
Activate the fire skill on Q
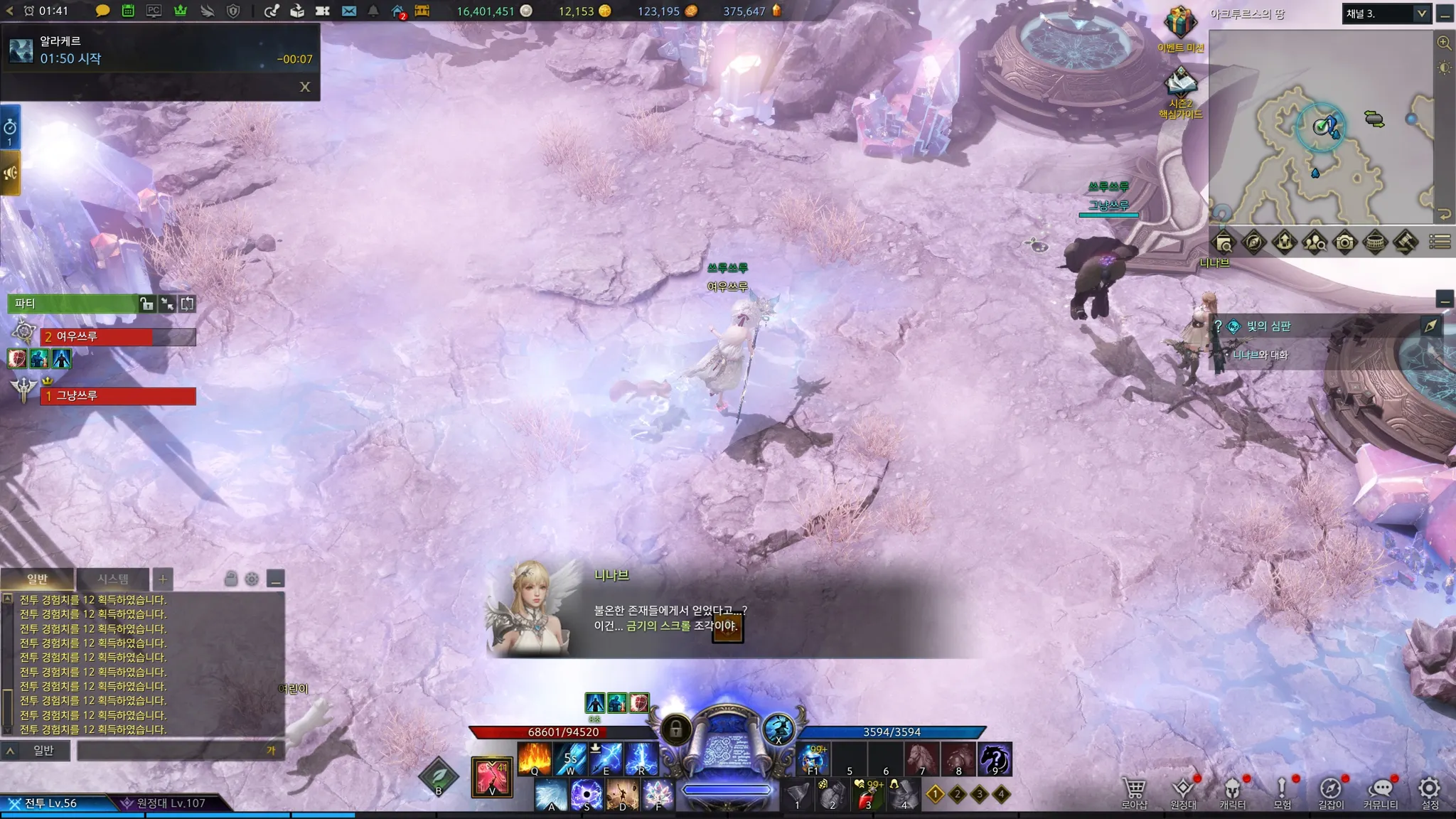coord(535,759)
